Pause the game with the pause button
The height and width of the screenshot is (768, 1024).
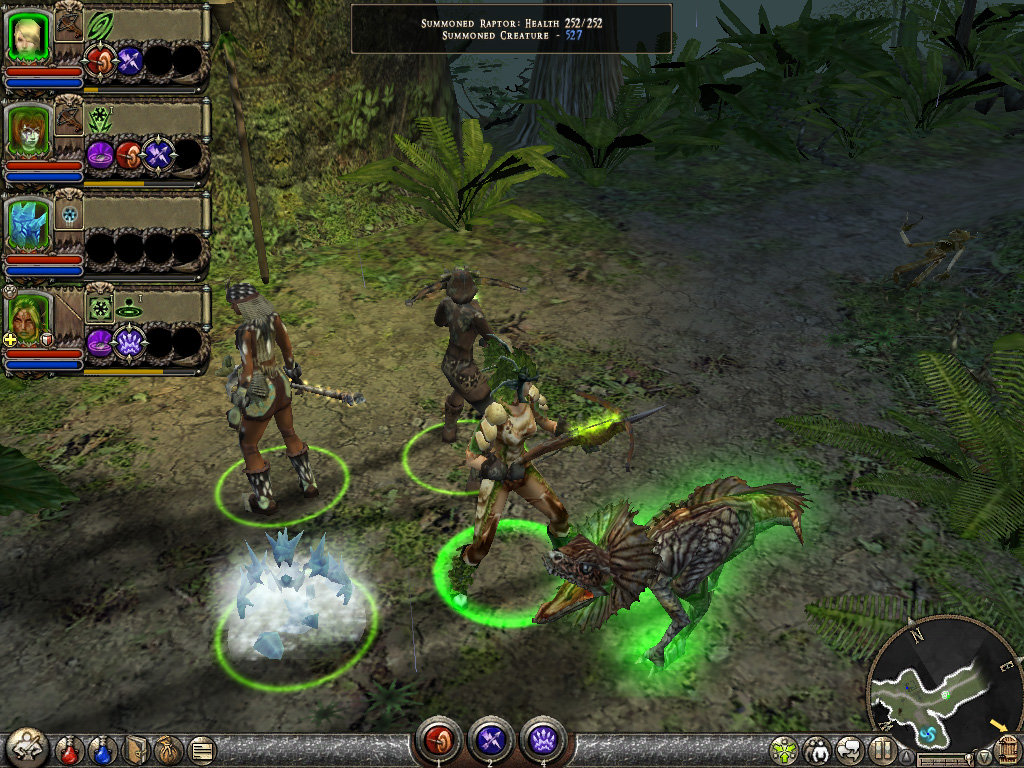tap(881, 749)
